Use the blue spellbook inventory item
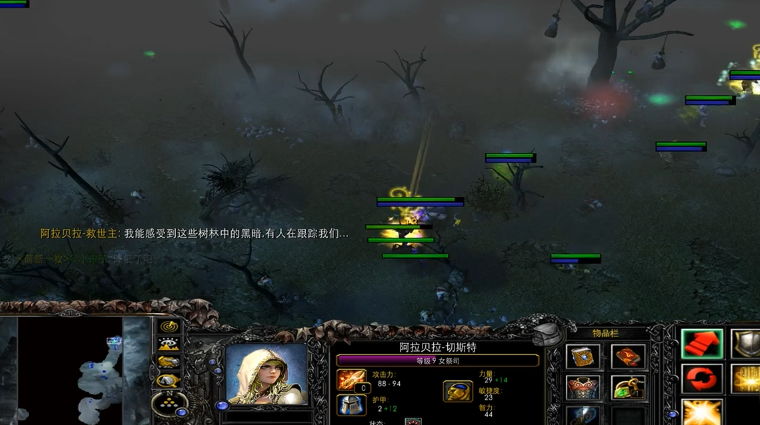Viewport: 760px width, 425px height. tap(584, 357)
